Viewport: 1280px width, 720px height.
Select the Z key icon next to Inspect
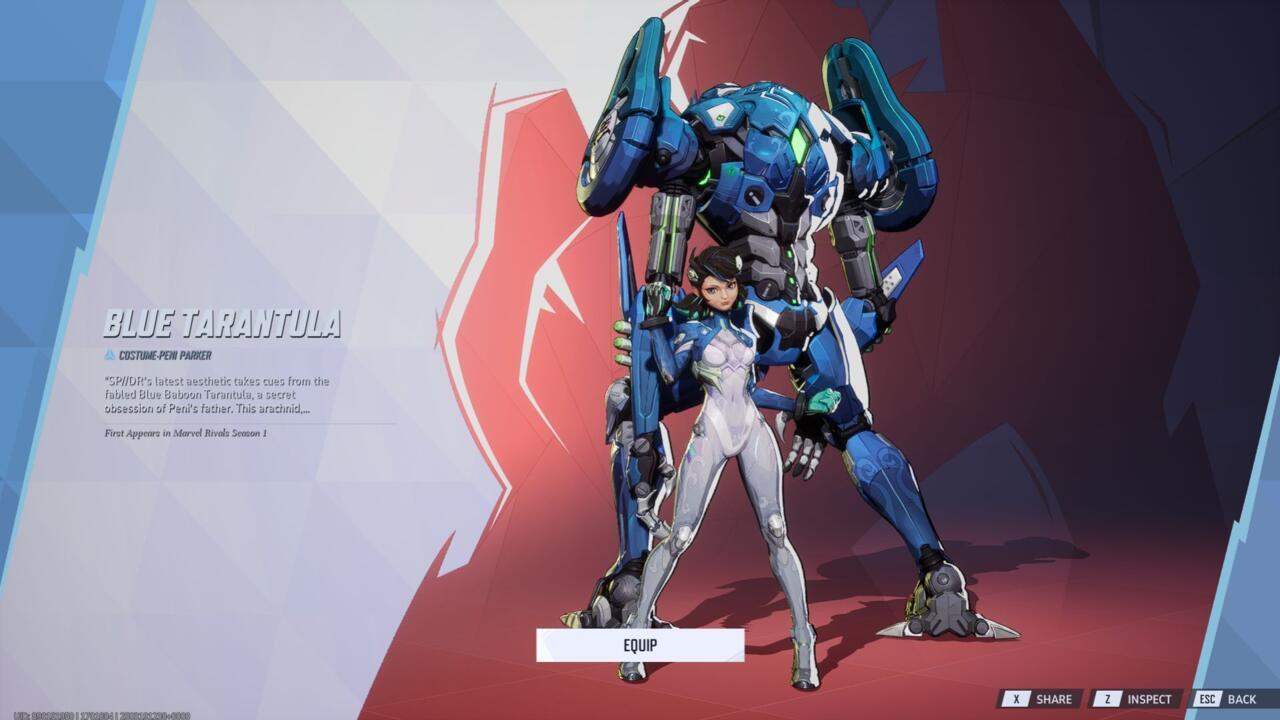coord(1106,699)
